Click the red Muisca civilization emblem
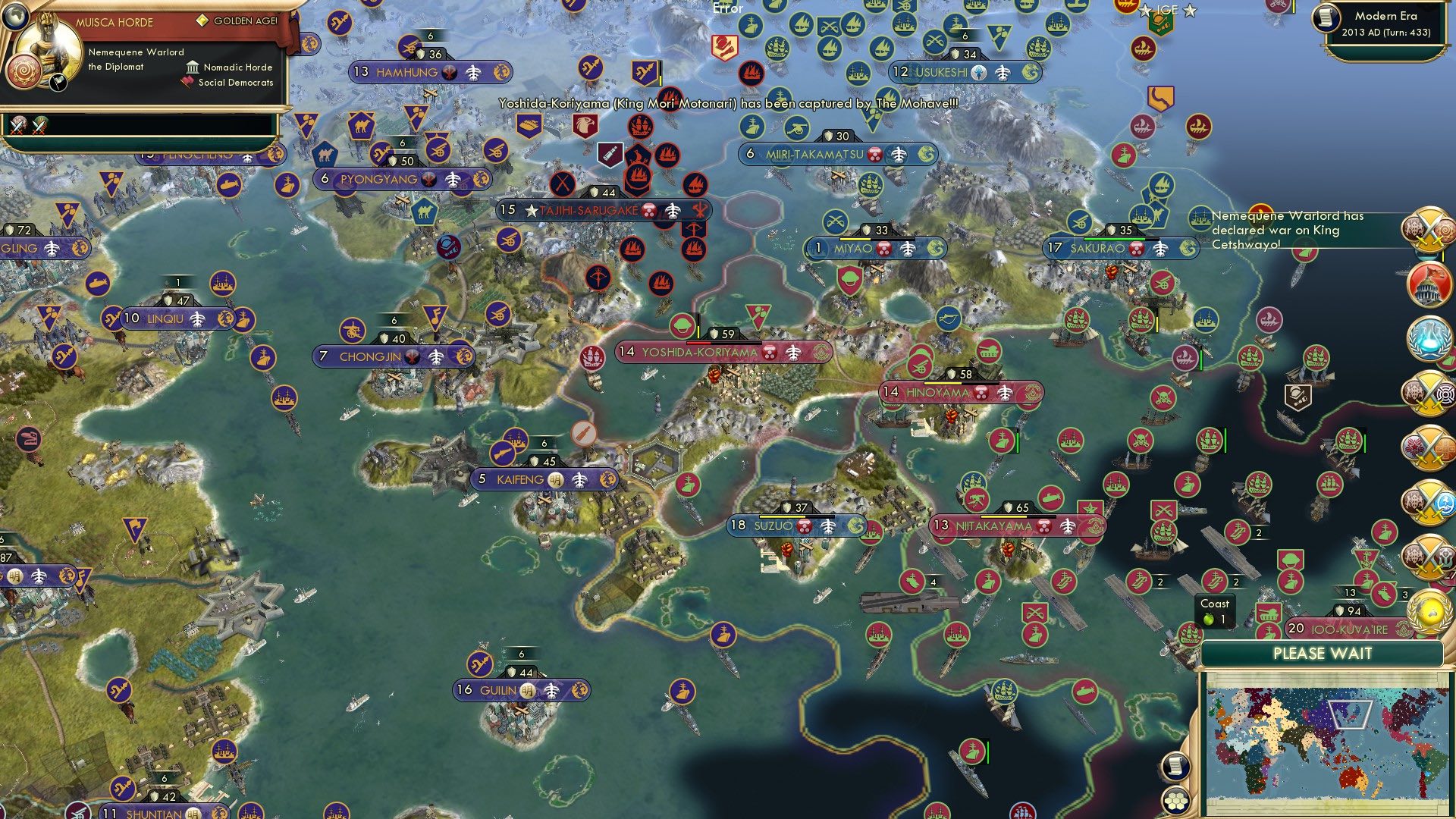The height and width of the screenshot is (819, 1456). pos(23,71)
